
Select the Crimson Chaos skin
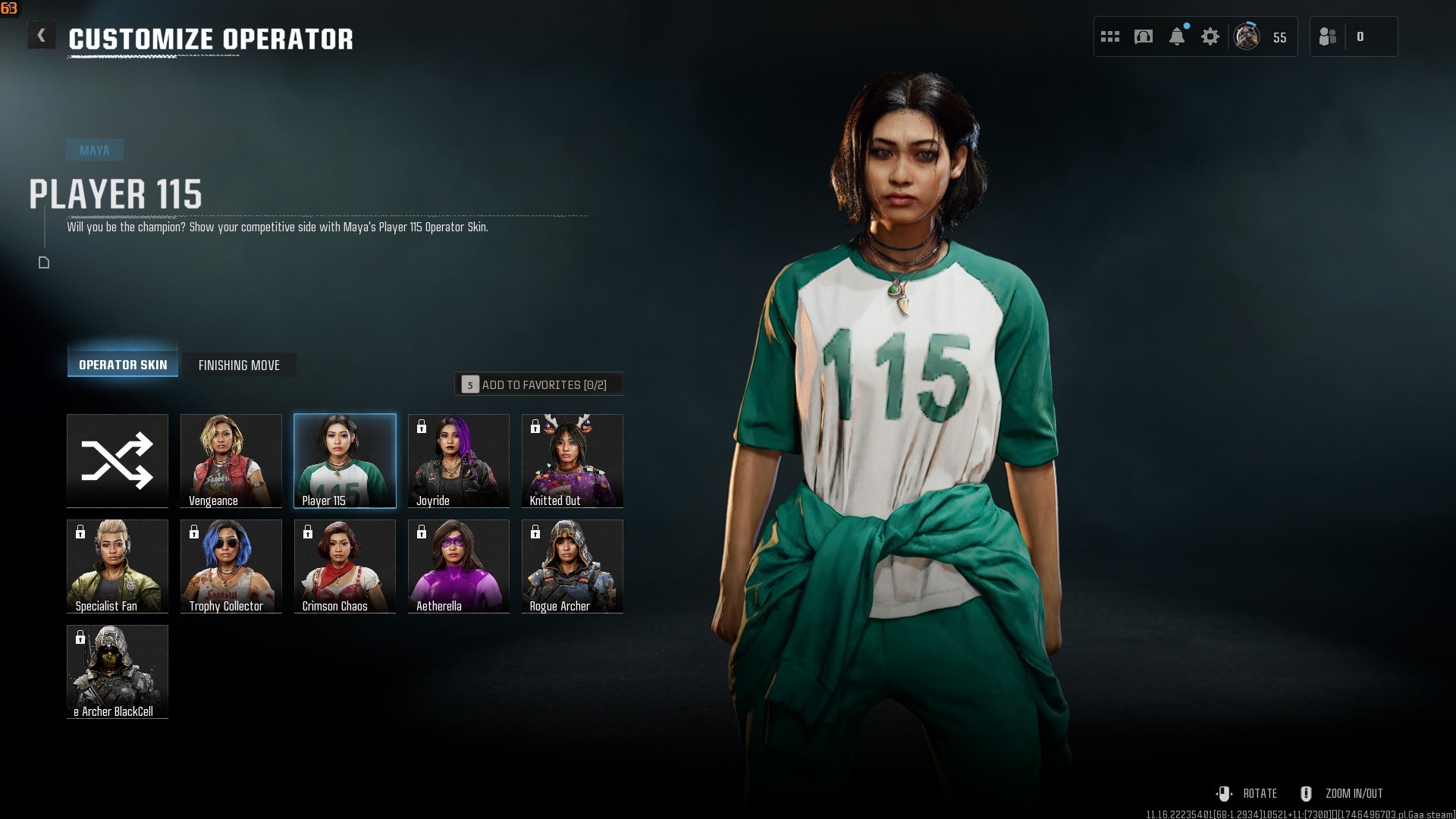point(345,566)
